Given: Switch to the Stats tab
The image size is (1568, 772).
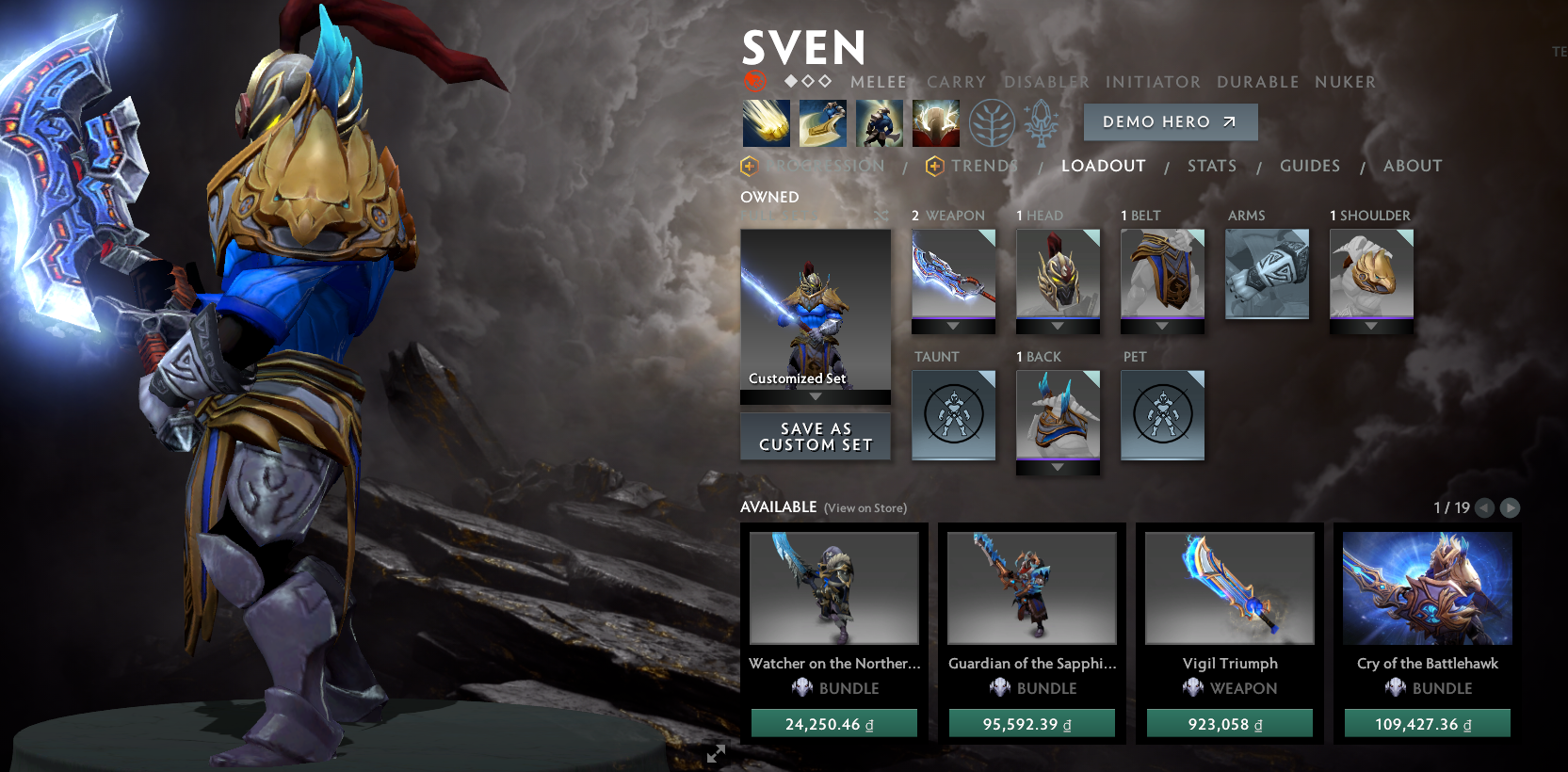Looking at the screenshot, I should (1211, 166).
